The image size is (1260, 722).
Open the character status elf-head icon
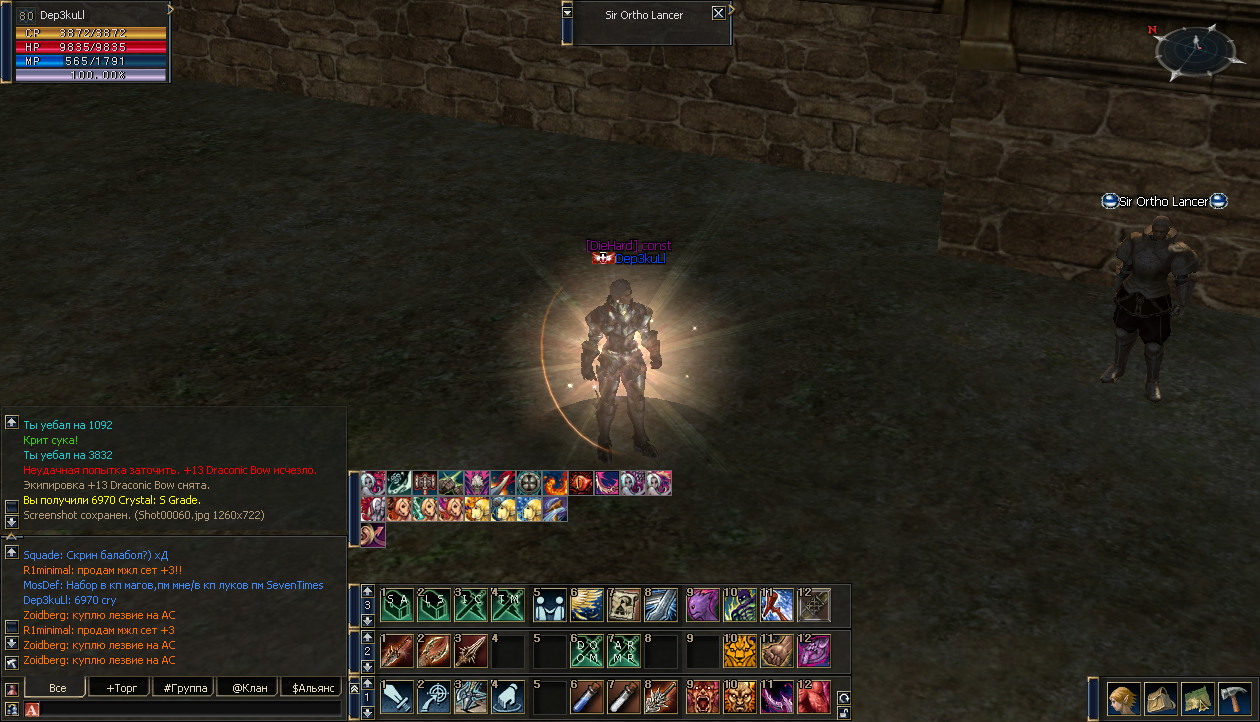click(1123, 697)
